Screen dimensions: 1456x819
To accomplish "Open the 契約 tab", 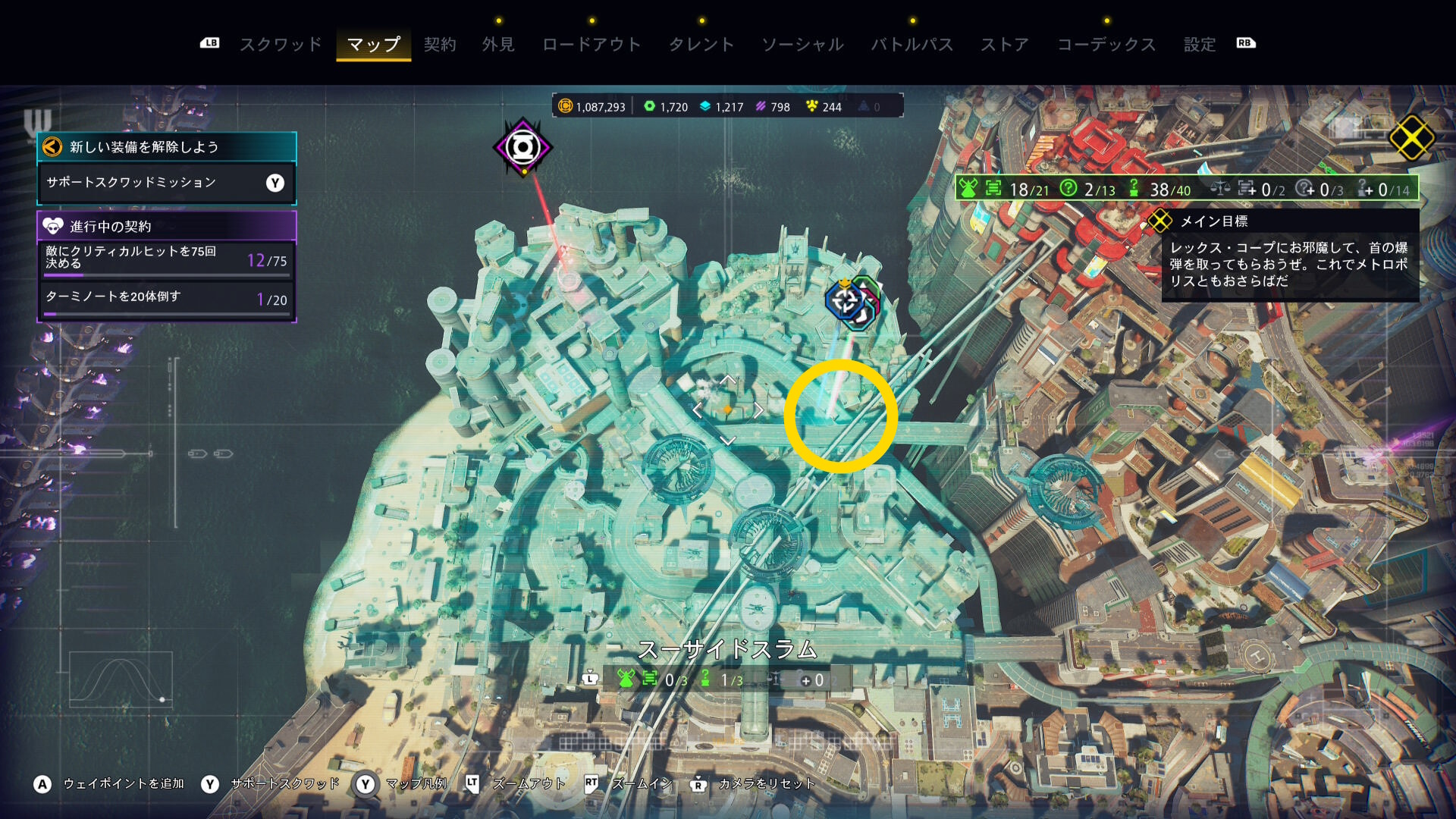I will pyautogui.click(x=440, y=45).
